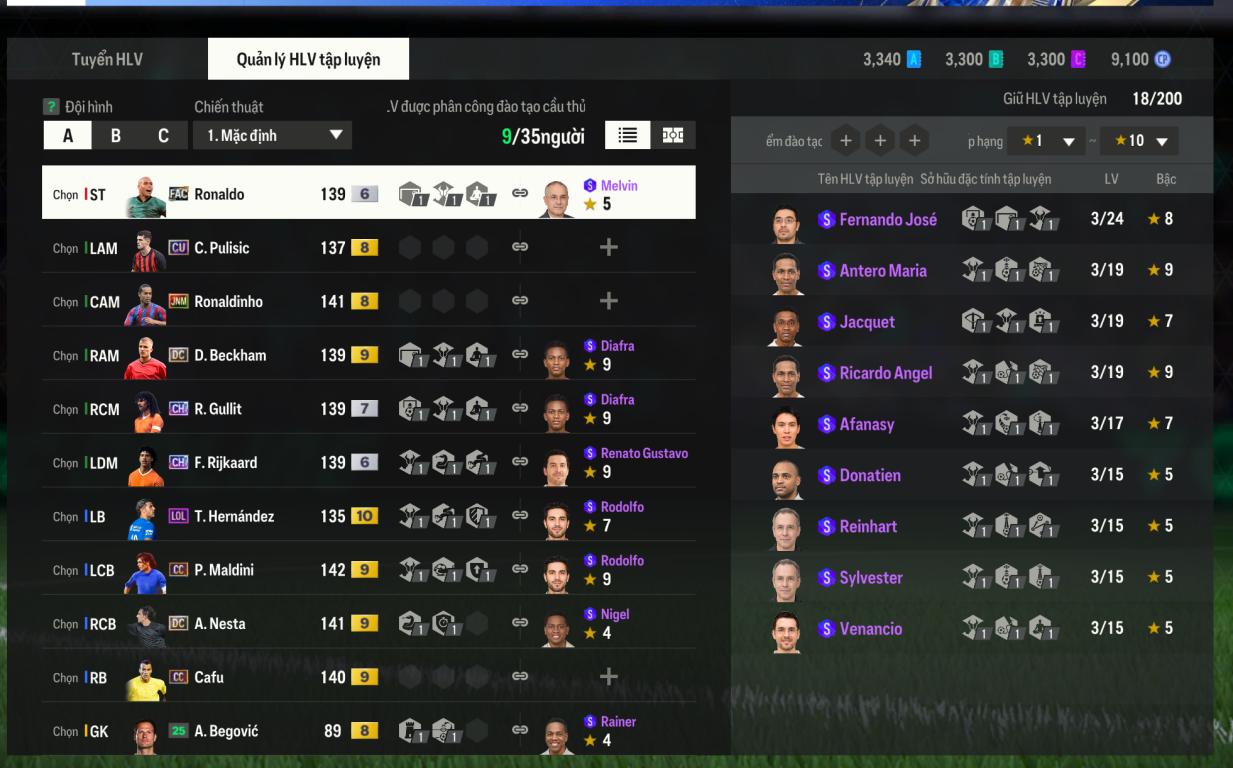This screenshot has height=768, width=1233.
Task: Open the Quản lý HLV tập luyện tab
Action: [308, 59]
